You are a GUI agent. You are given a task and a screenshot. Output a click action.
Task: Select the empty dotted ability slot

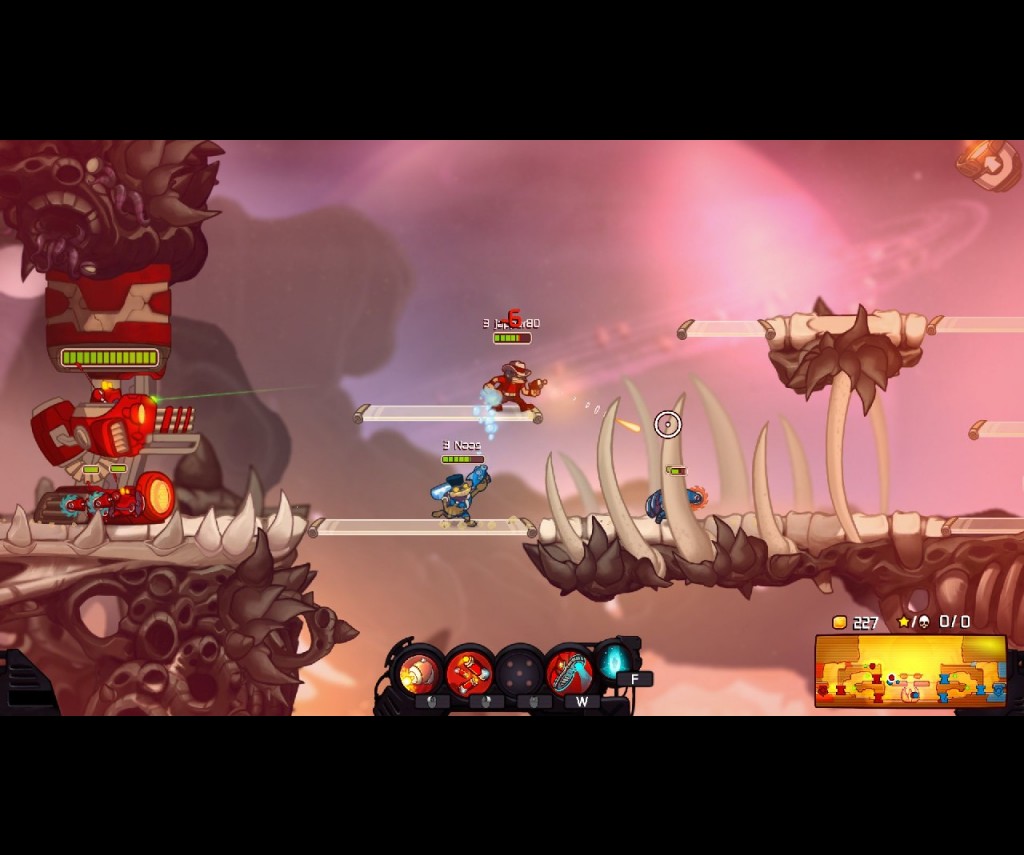coord(519,672)
